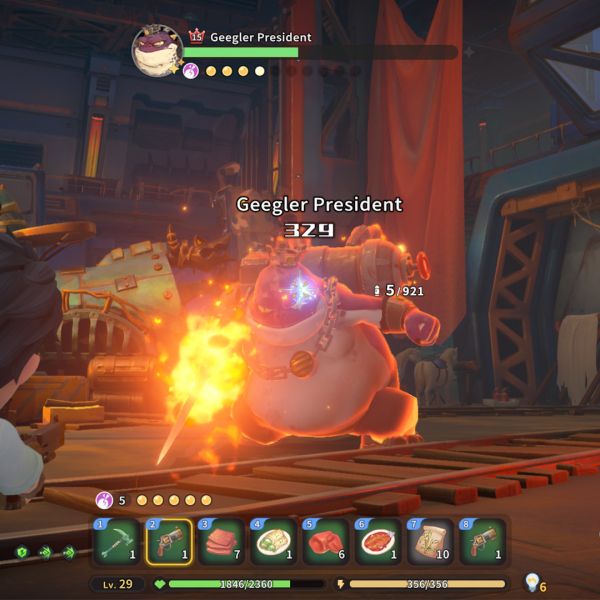Choose the sliced meat in slot 3

click(x=222, y=542)
